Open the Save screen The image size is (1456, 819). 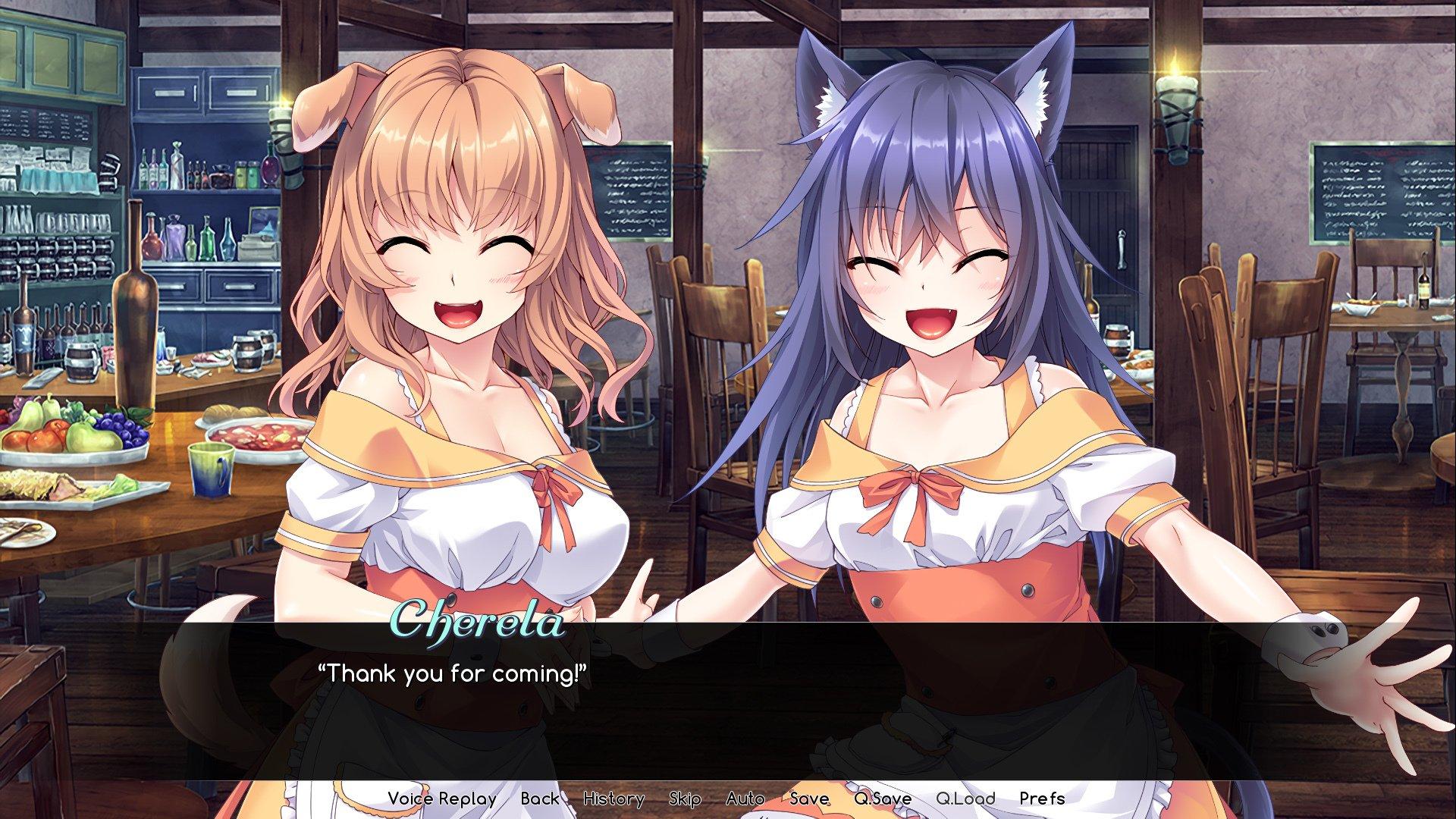808,799
